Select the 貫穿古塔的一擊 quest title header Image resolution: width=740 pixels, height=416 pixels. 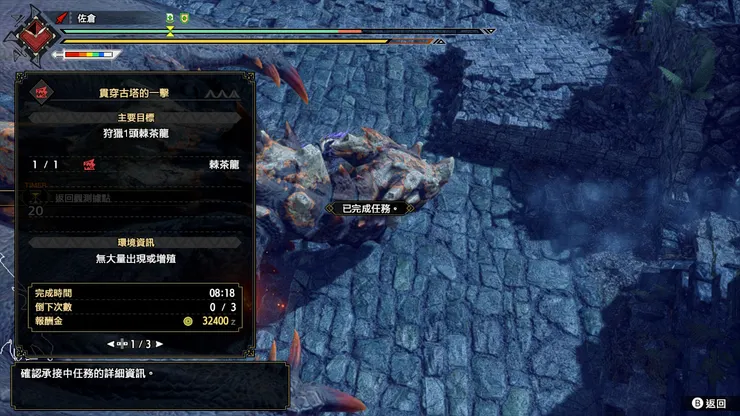click(x=136, y=91)
